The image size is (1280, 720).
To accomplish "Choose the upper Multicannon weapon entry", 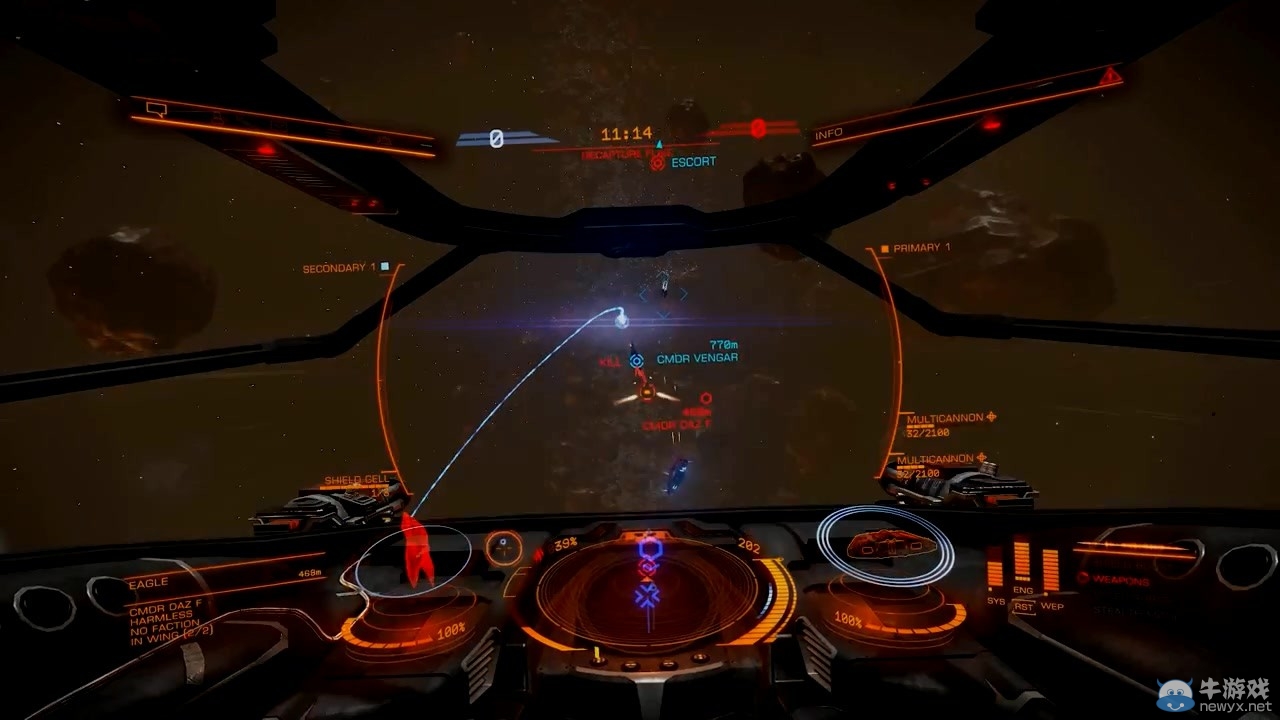I will [945, 417].
